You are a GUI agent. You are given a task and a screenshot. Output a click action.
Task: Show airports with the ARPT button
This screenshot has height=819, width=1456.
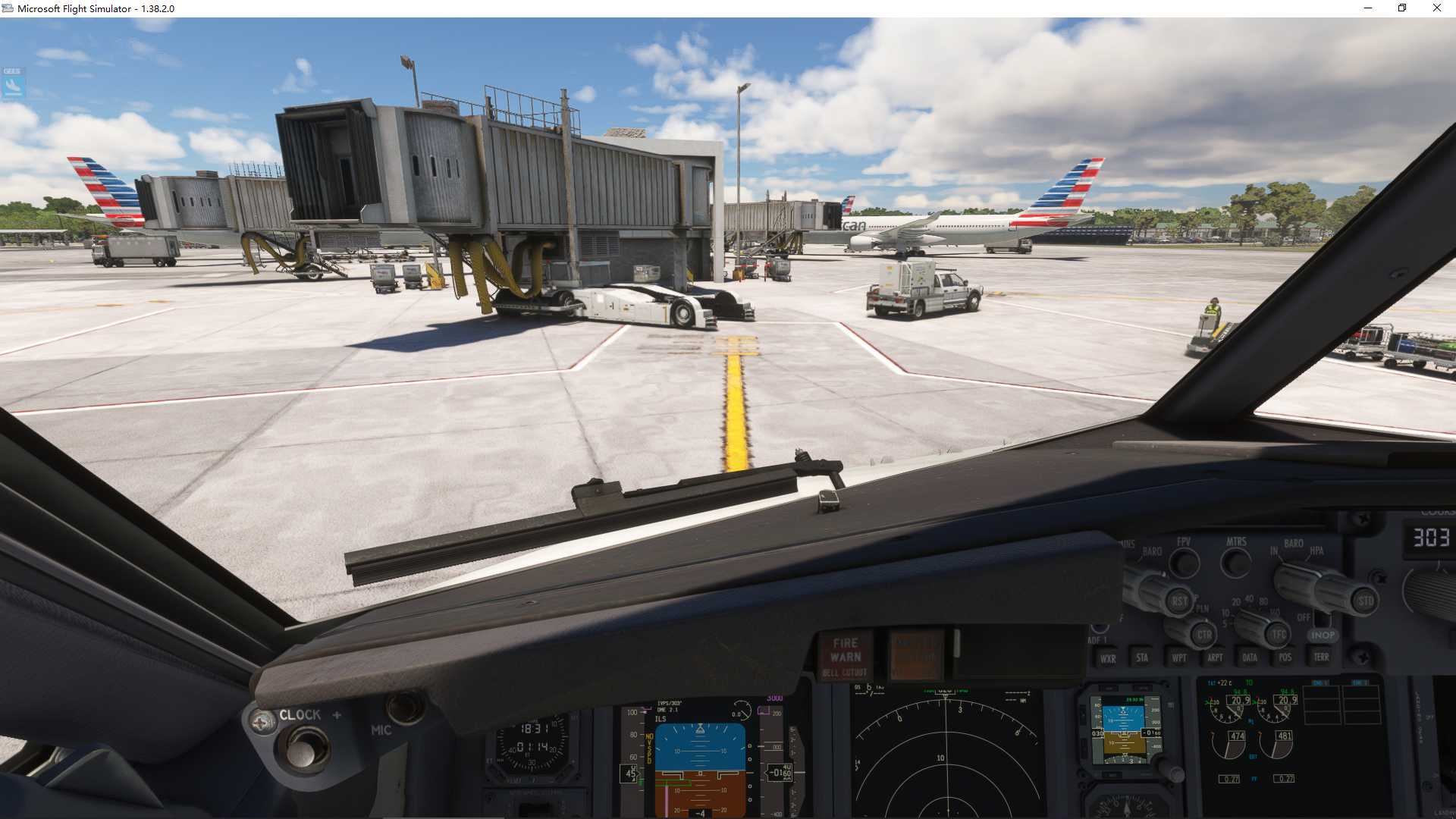pos(1215,657)
